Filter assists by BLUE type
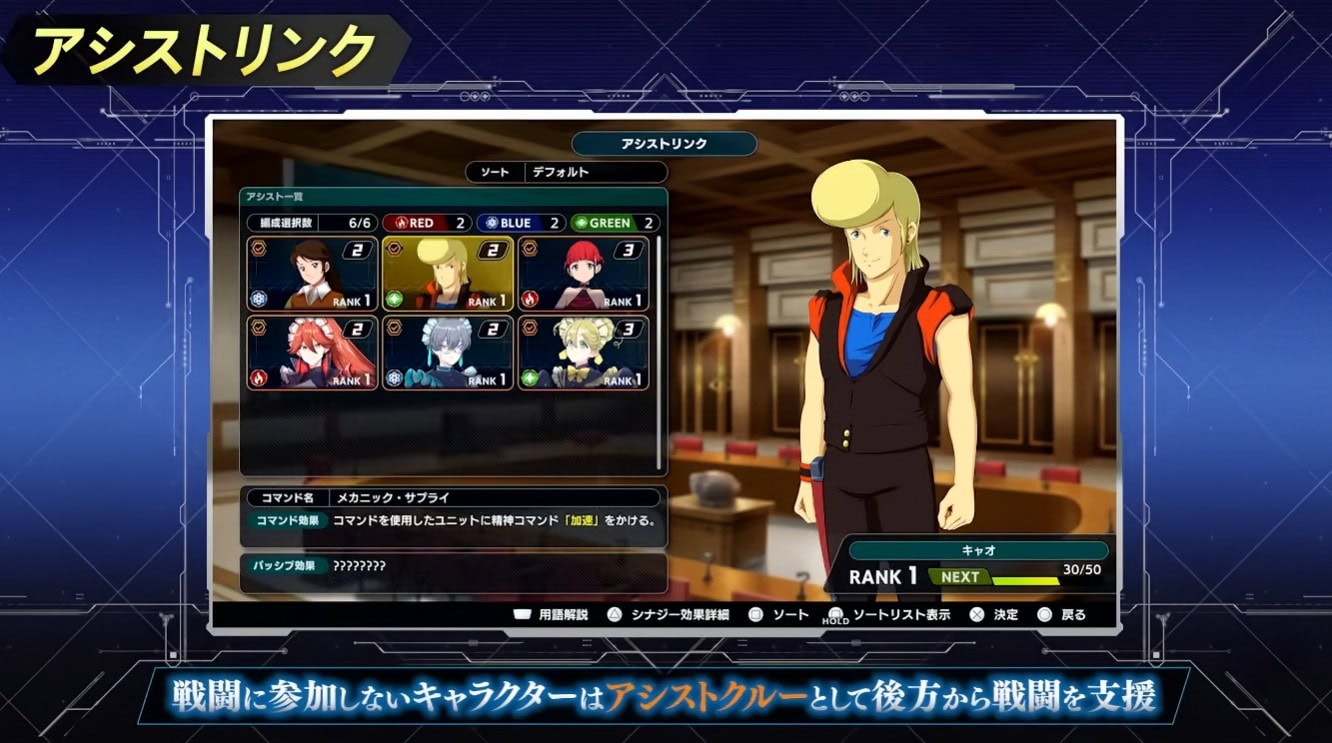The height and width of the screenshot is (743, 1332). [x=519, y=223]
